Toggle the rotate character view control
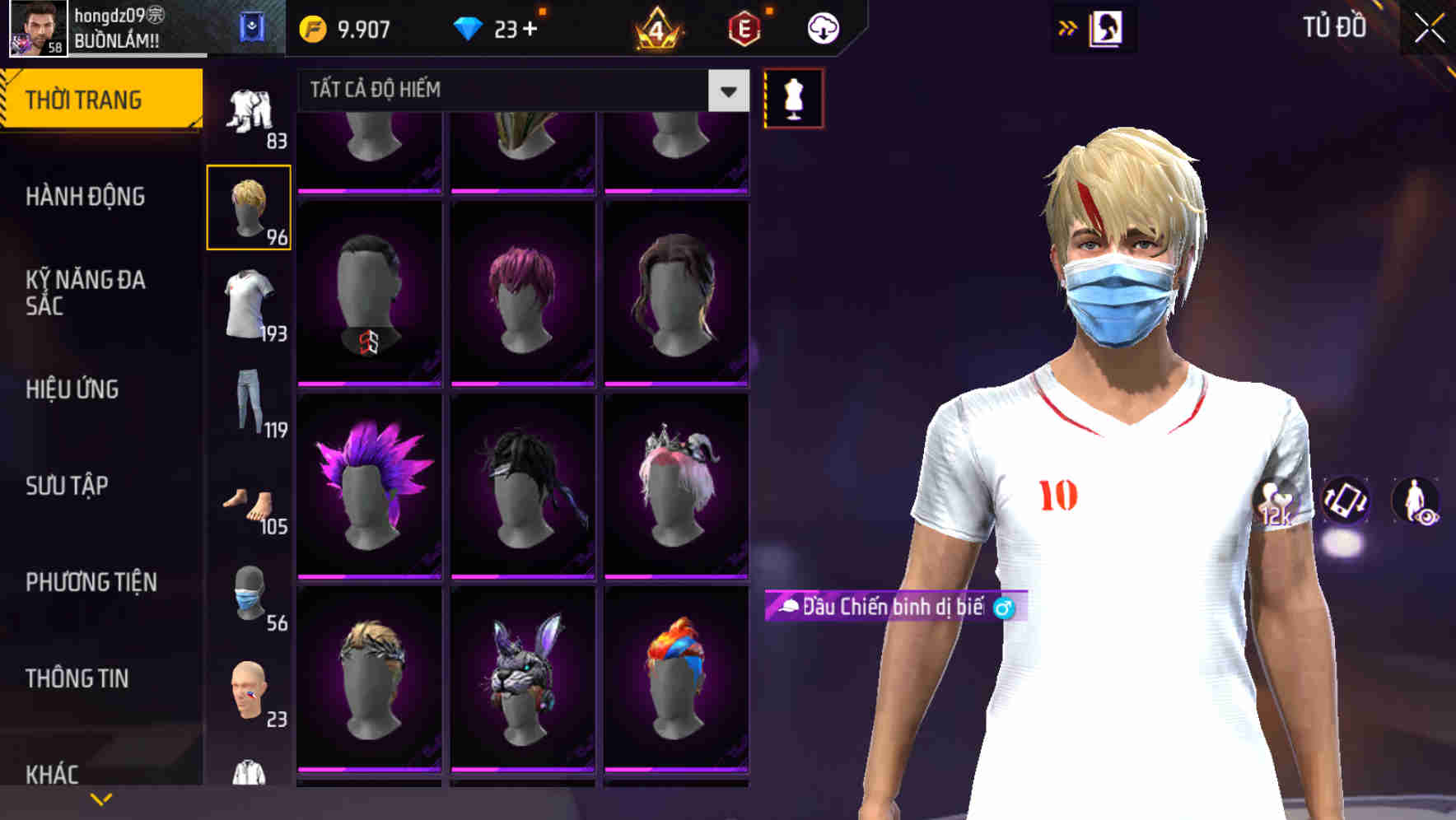 [1345, 502]
